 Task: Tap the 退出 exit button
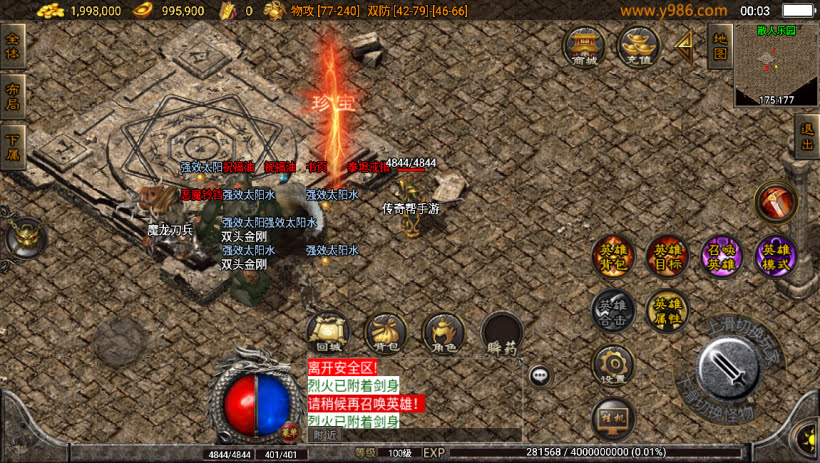pos(807,134)
